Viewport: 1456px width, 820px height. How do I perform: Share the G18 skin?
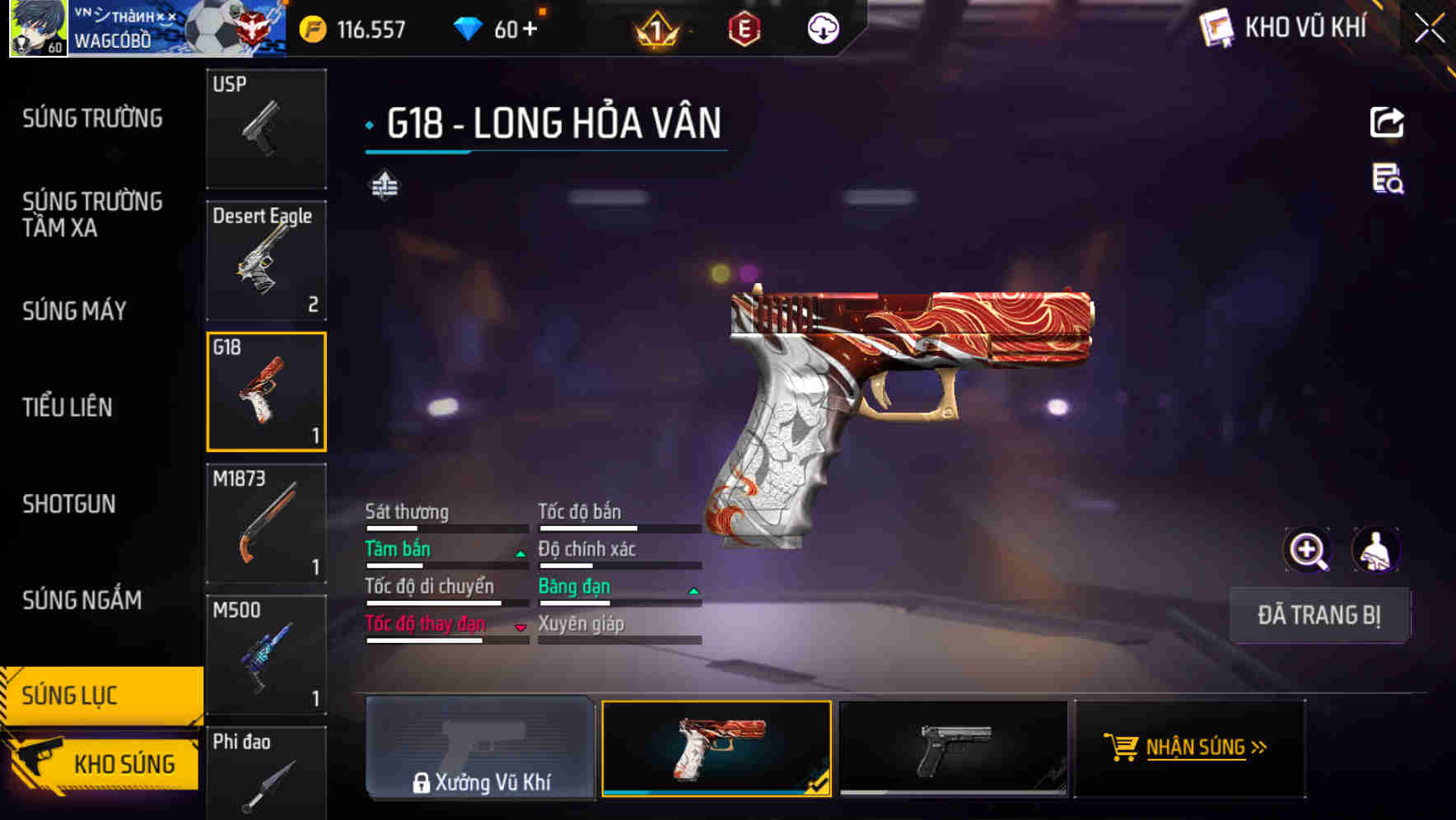(x=1387, y=123)
